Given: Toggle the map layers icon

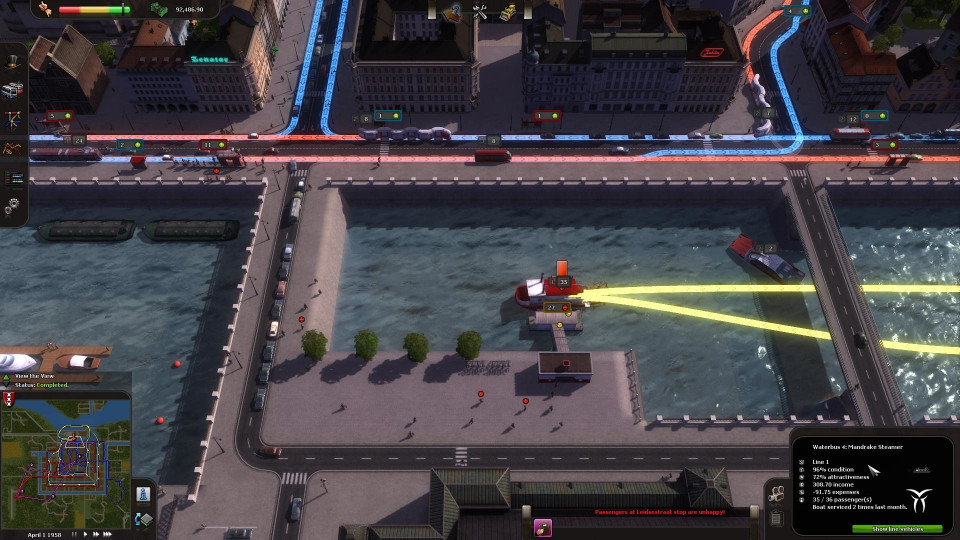Looking at the screenshot, I should (144, 518).
